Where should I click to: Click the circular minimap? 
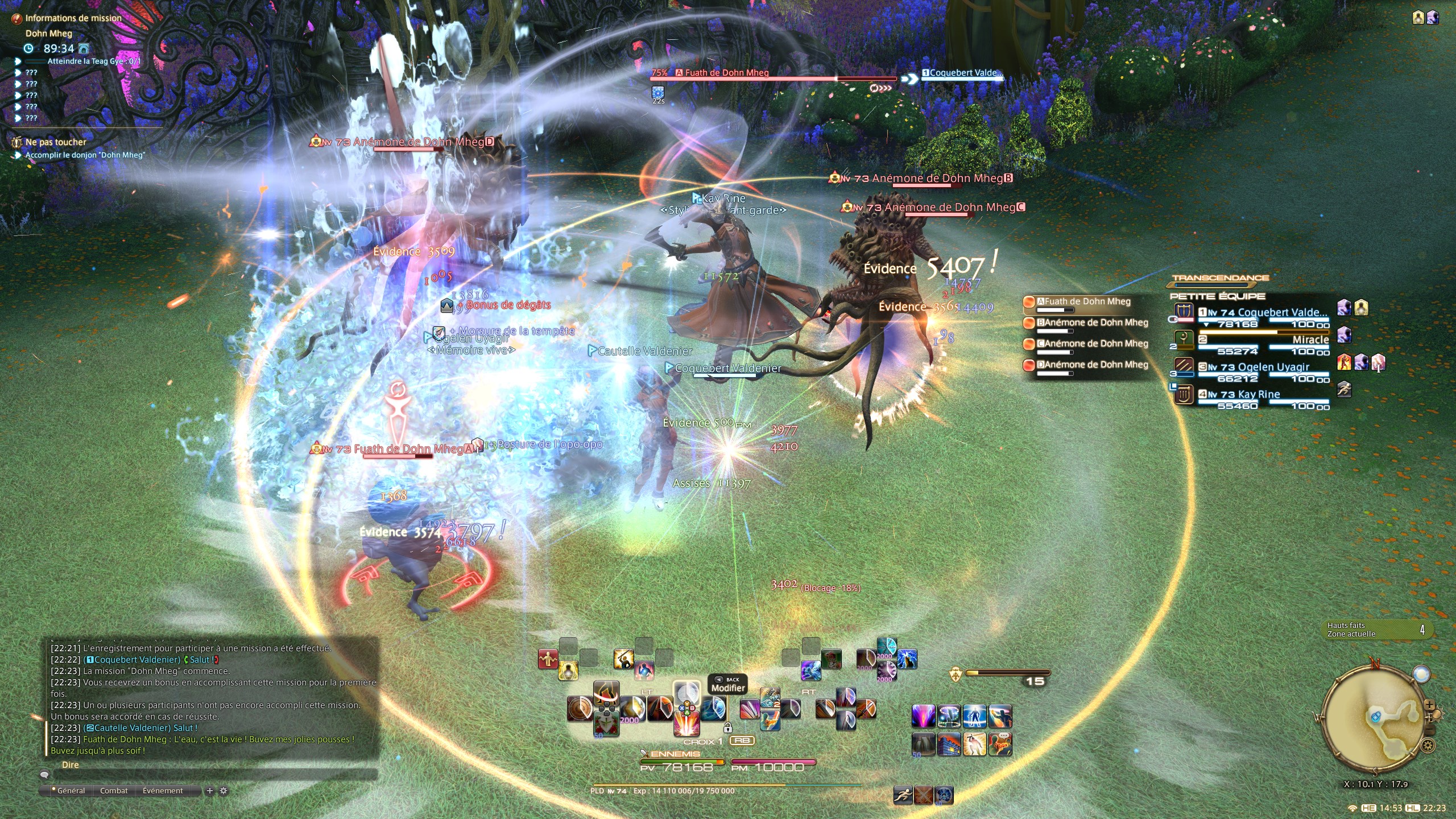click(x=1375, y=719)
